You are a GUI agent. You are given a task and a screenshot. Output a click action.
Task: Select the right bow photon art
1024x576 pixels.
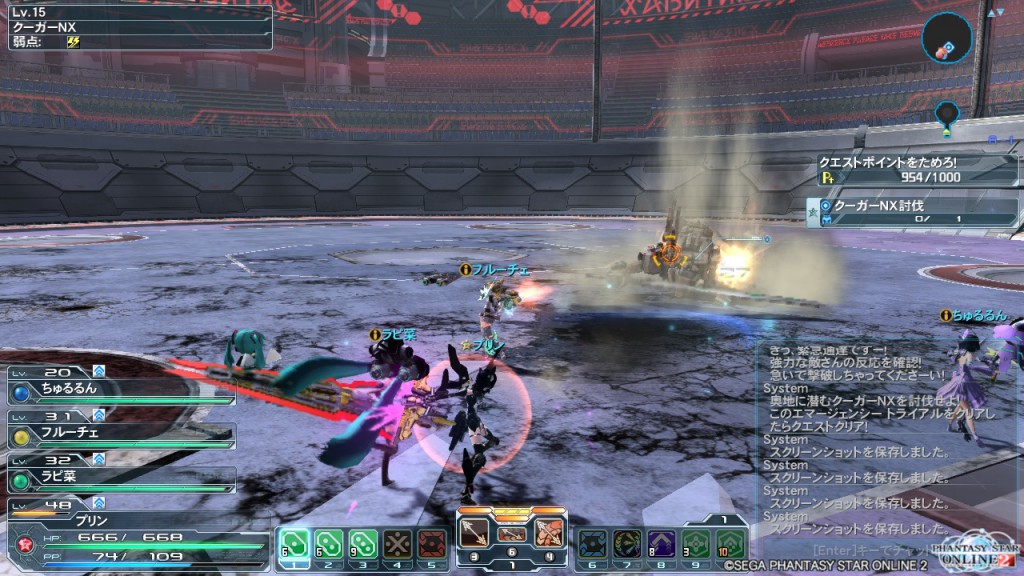[549, 531]
